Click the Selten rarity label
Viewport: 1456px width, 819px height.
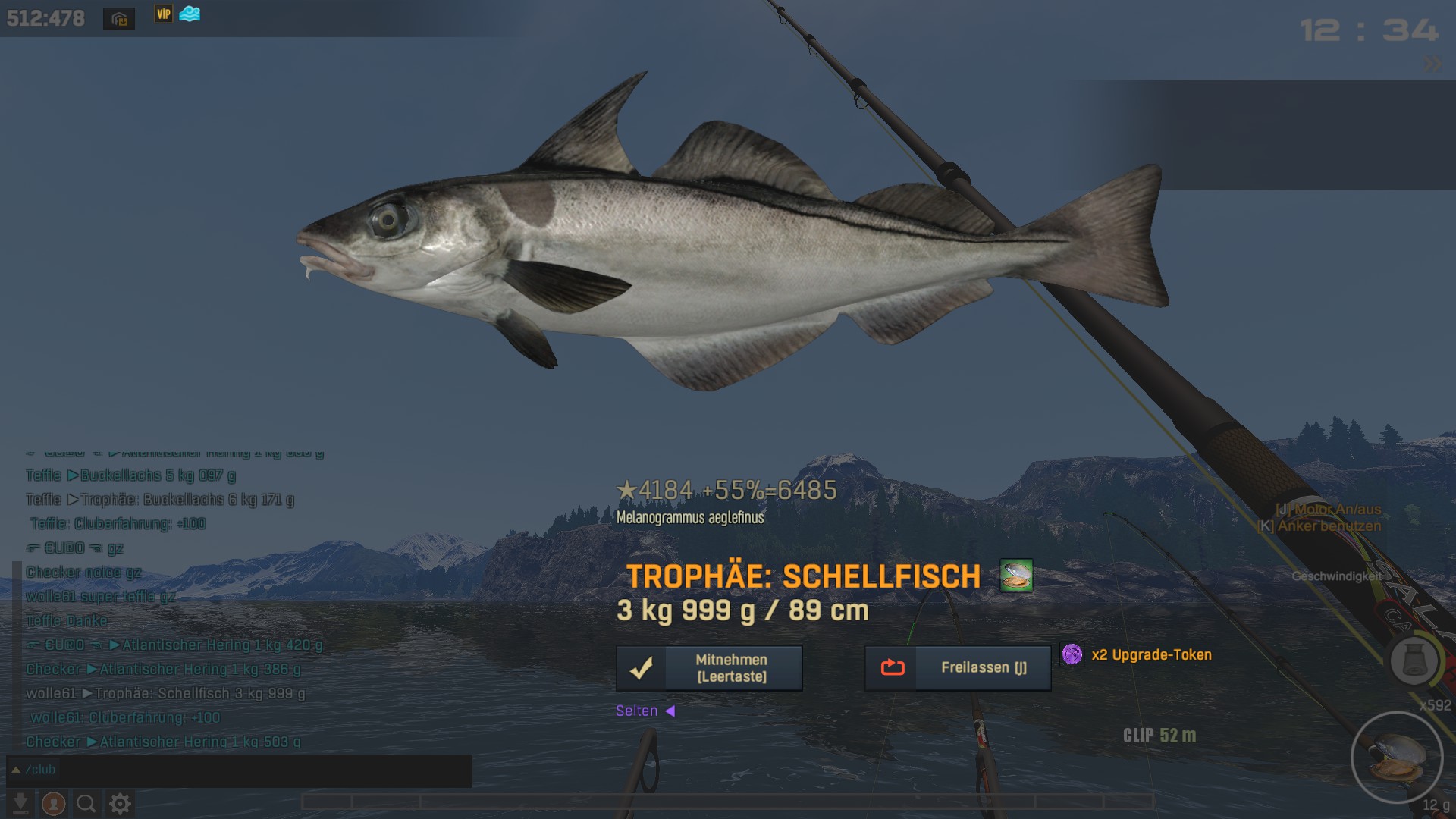tap(637, 711)
